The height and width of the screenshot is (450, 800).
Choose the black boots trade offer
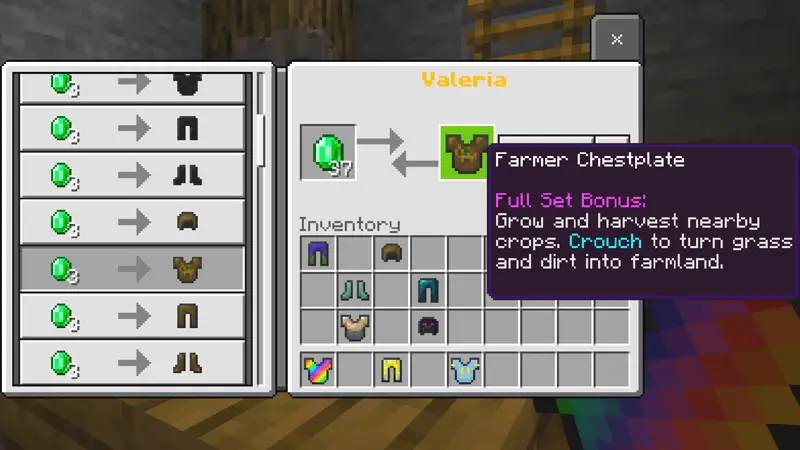click(x=133, y=174)
